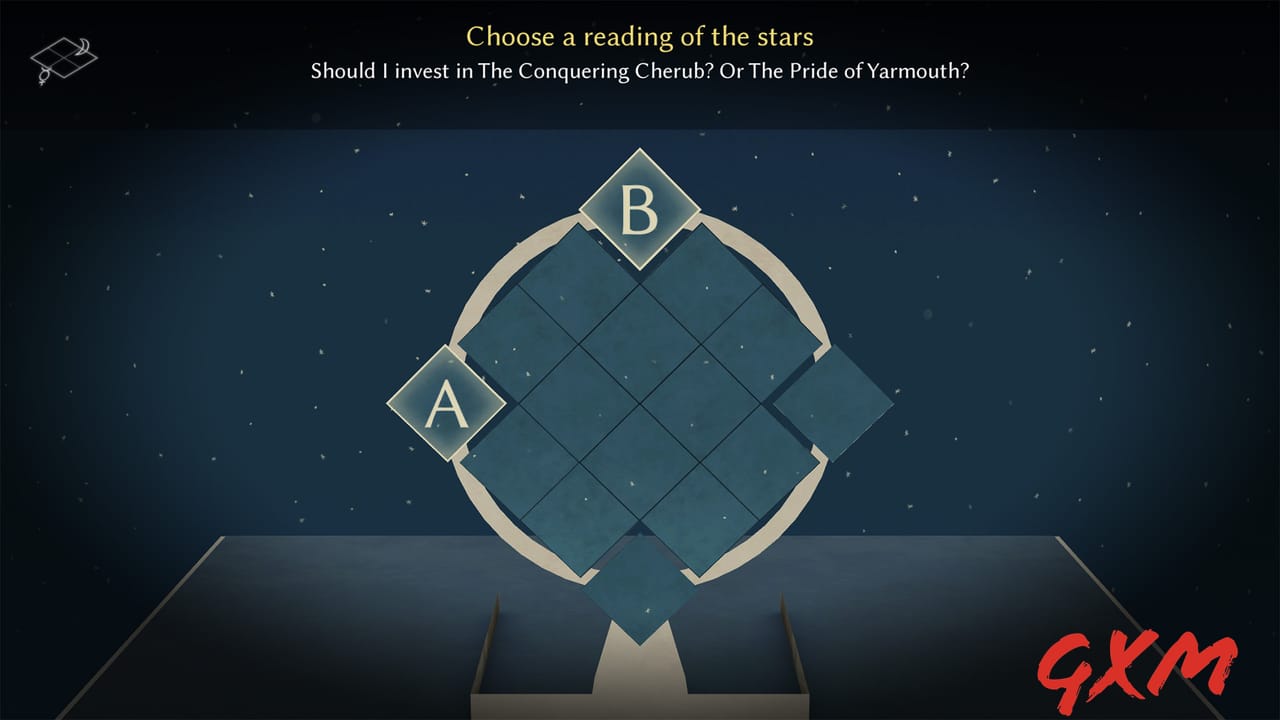Click the constellation skip icon in top-left corner

(62, 55)
